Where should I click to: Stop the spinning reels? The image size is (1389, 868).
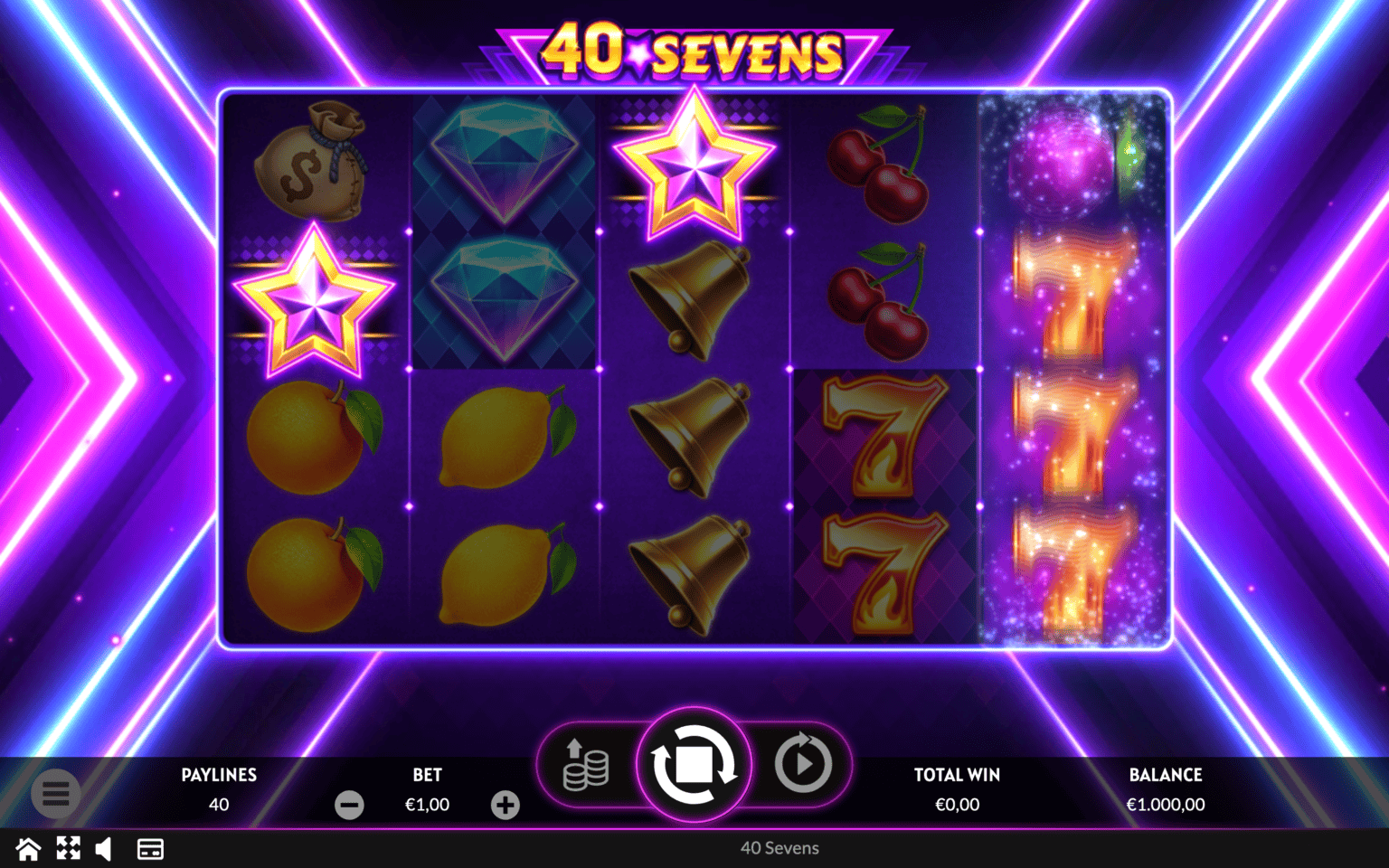click(x=694, y=765)
